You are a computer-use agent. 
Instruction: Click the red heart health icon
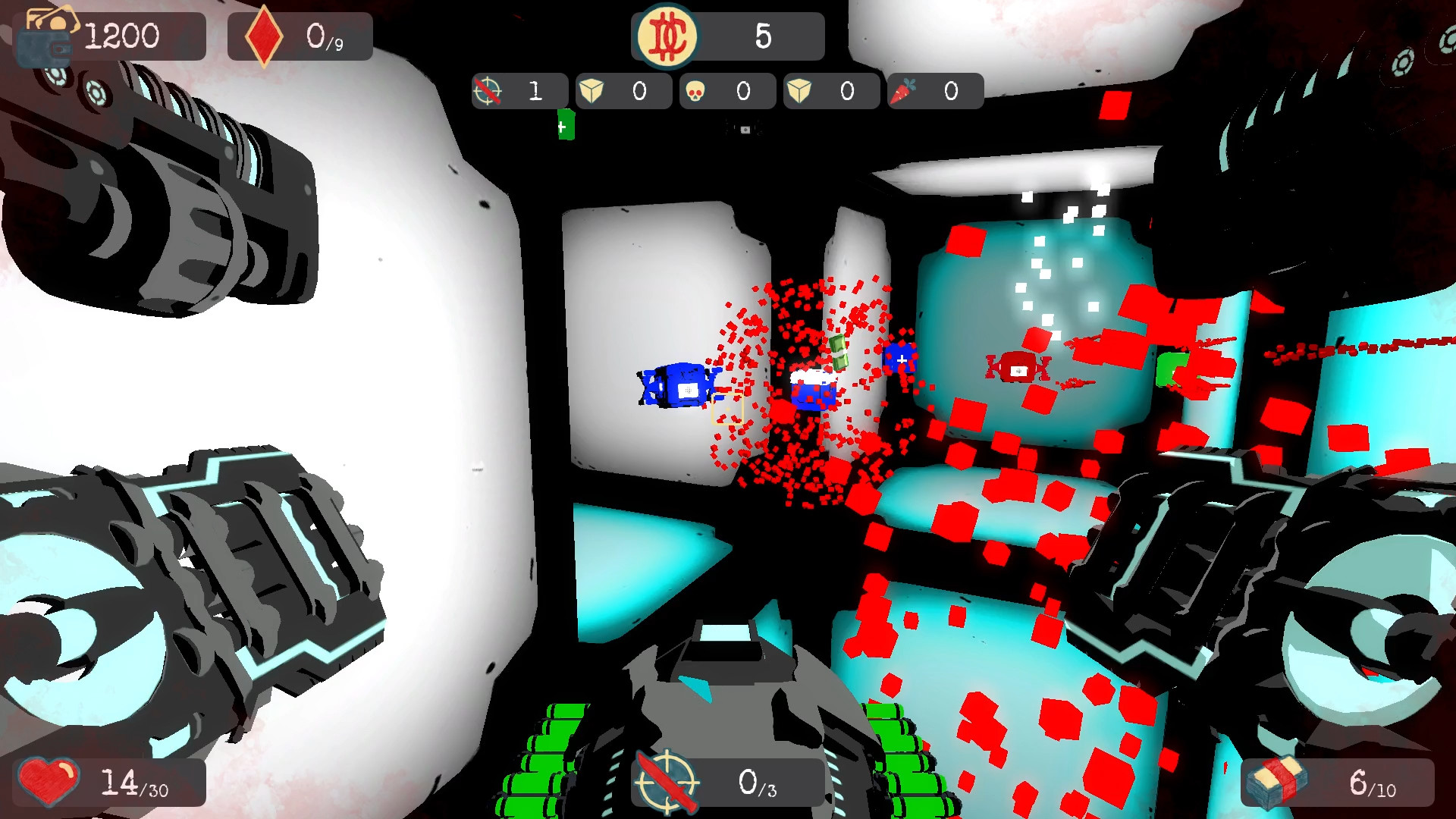(47, 783)
